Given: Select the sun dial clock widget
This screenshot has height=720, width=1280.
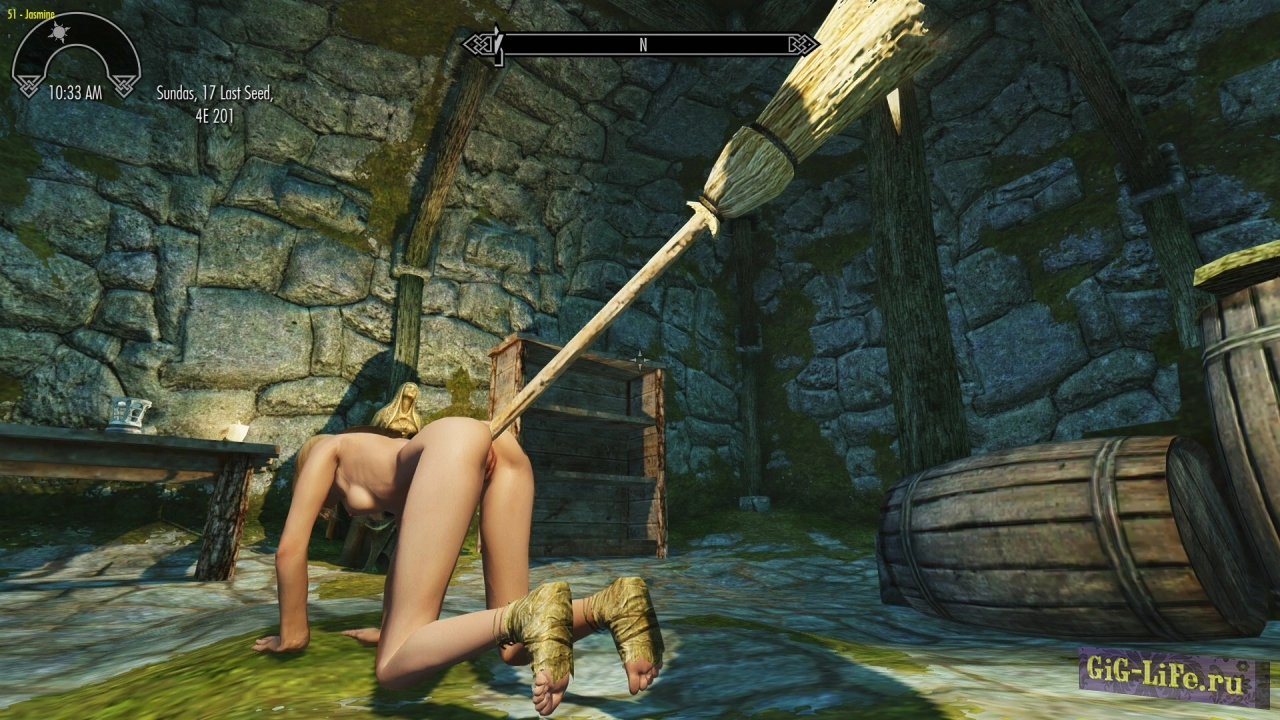Looking at the screenshot, I should pos(75,55).
